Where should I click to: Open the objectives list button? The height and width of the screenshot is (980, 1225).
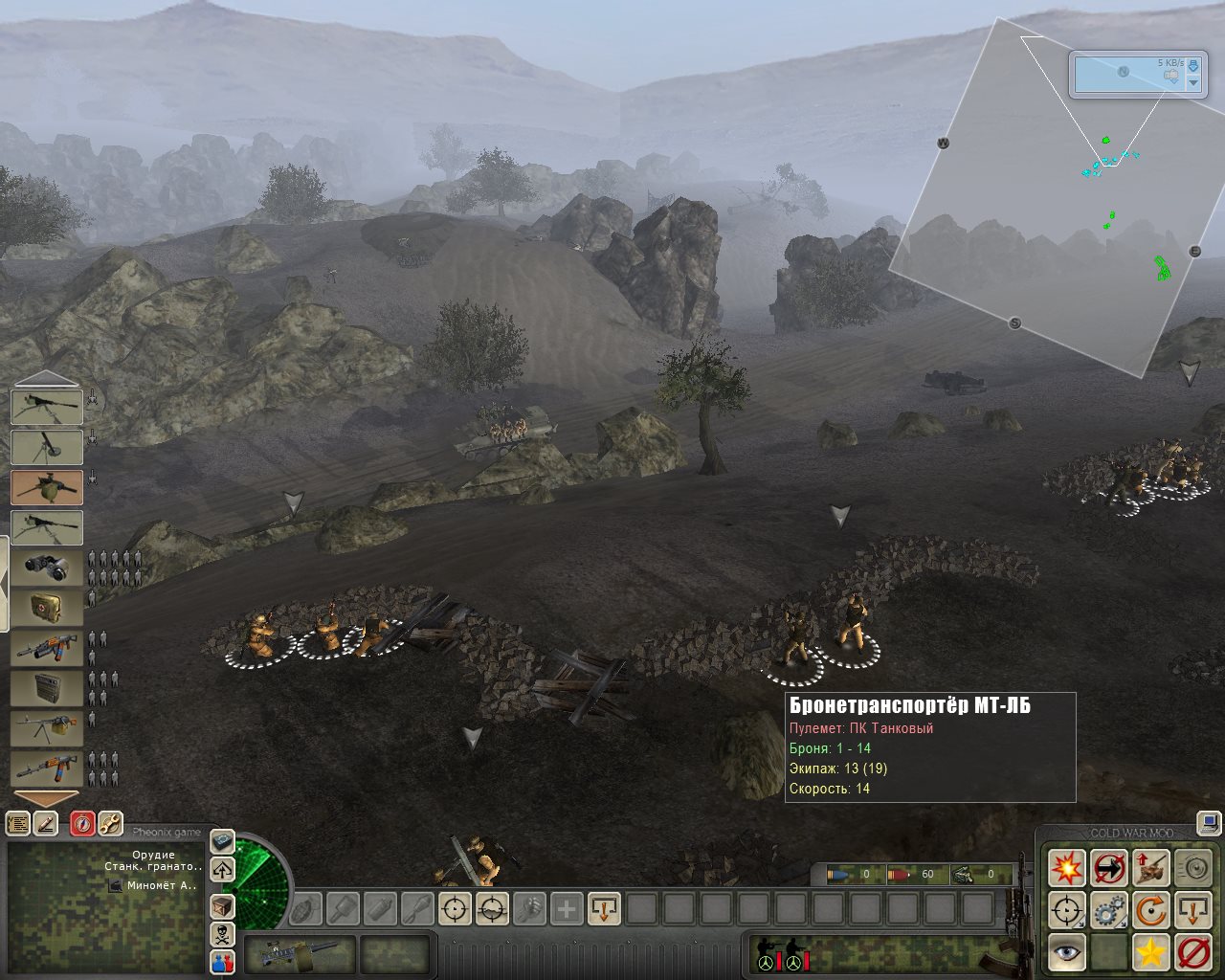coord(17,823)
